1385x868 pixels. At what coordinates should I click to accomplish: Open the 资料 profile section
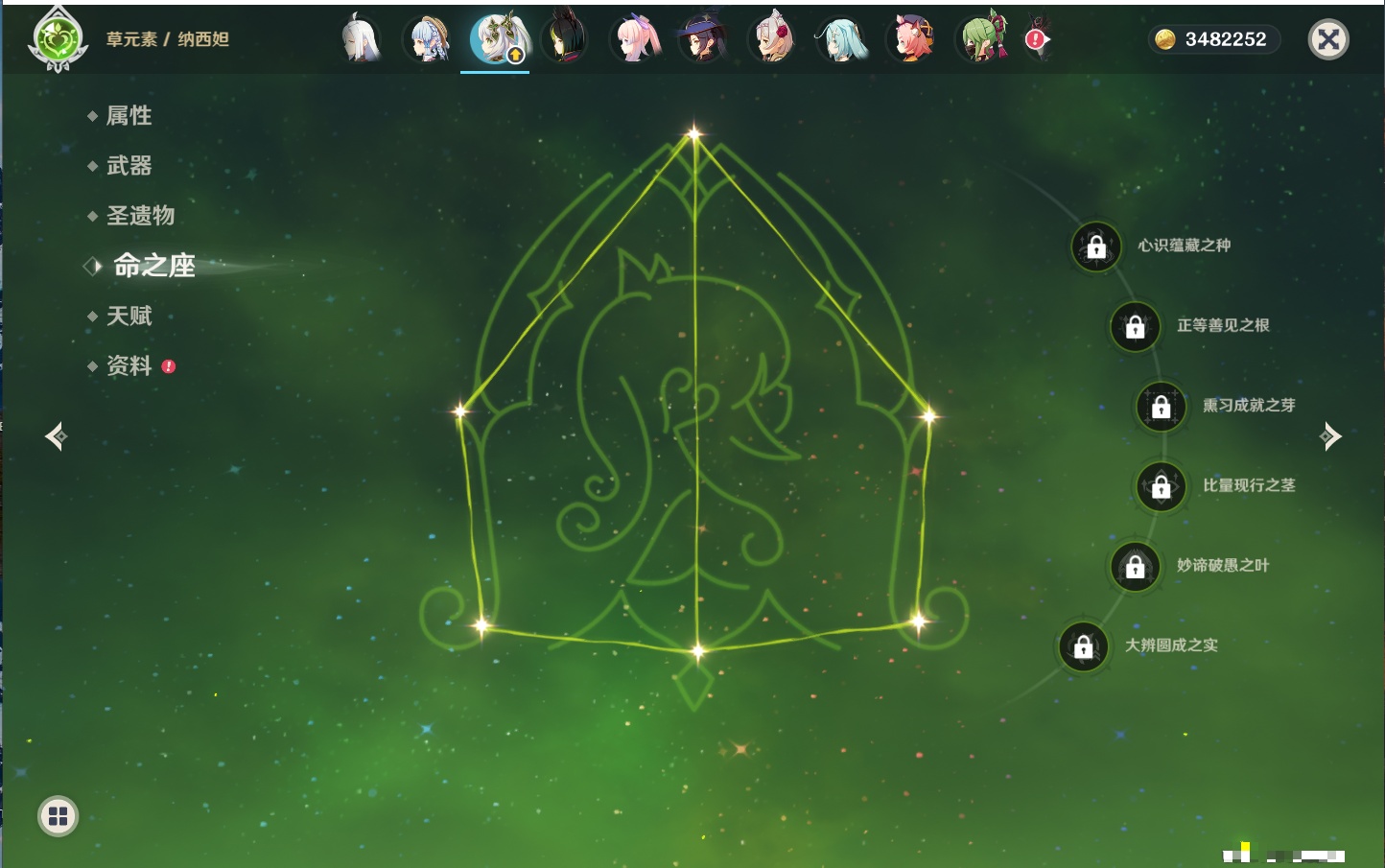(x=129, y=365)
